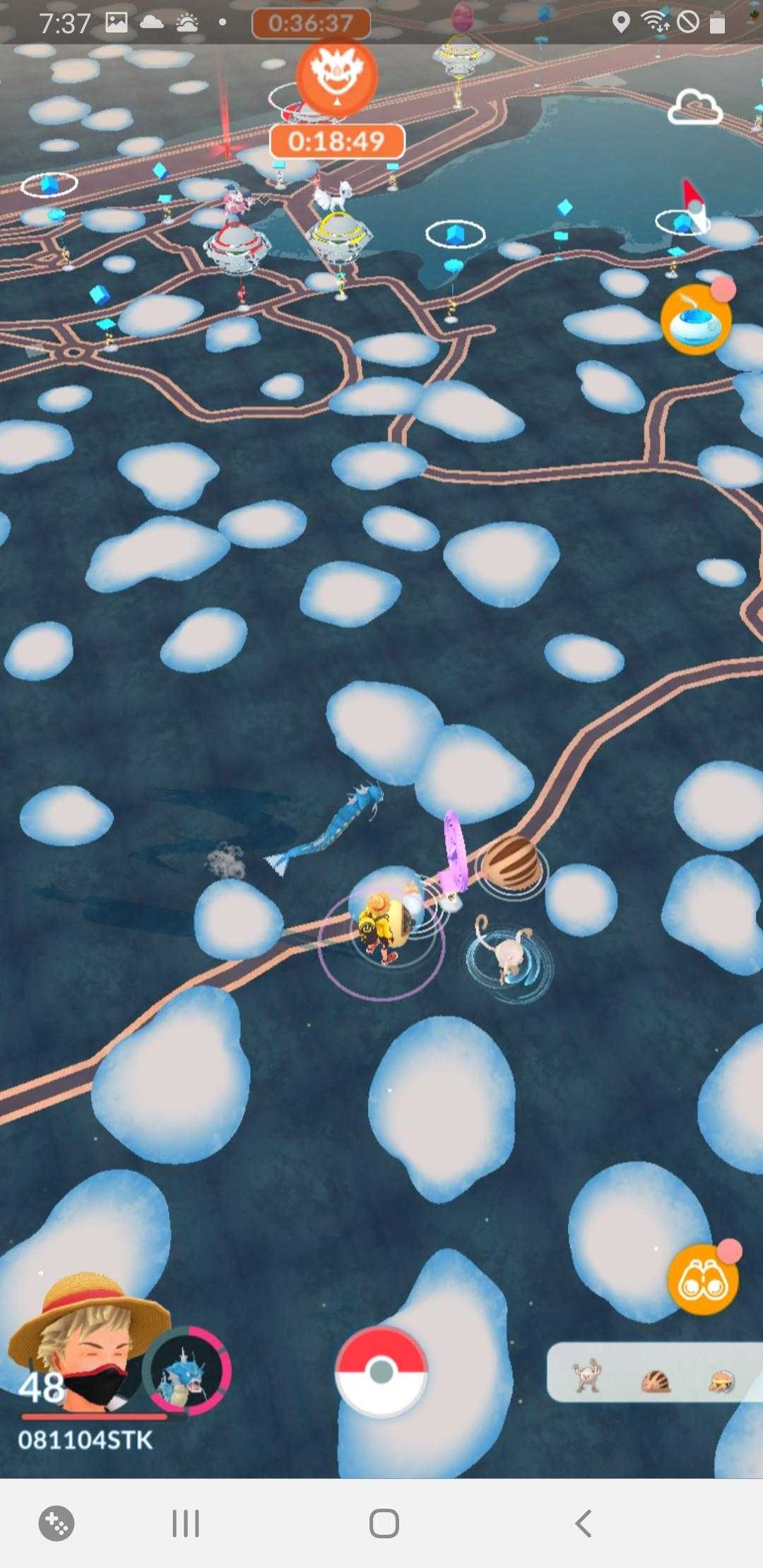Image resolution: width=763 pixels, height=1568 pixels.
Task: Open the game tools controller icon
Action: tap(57, 1524)
